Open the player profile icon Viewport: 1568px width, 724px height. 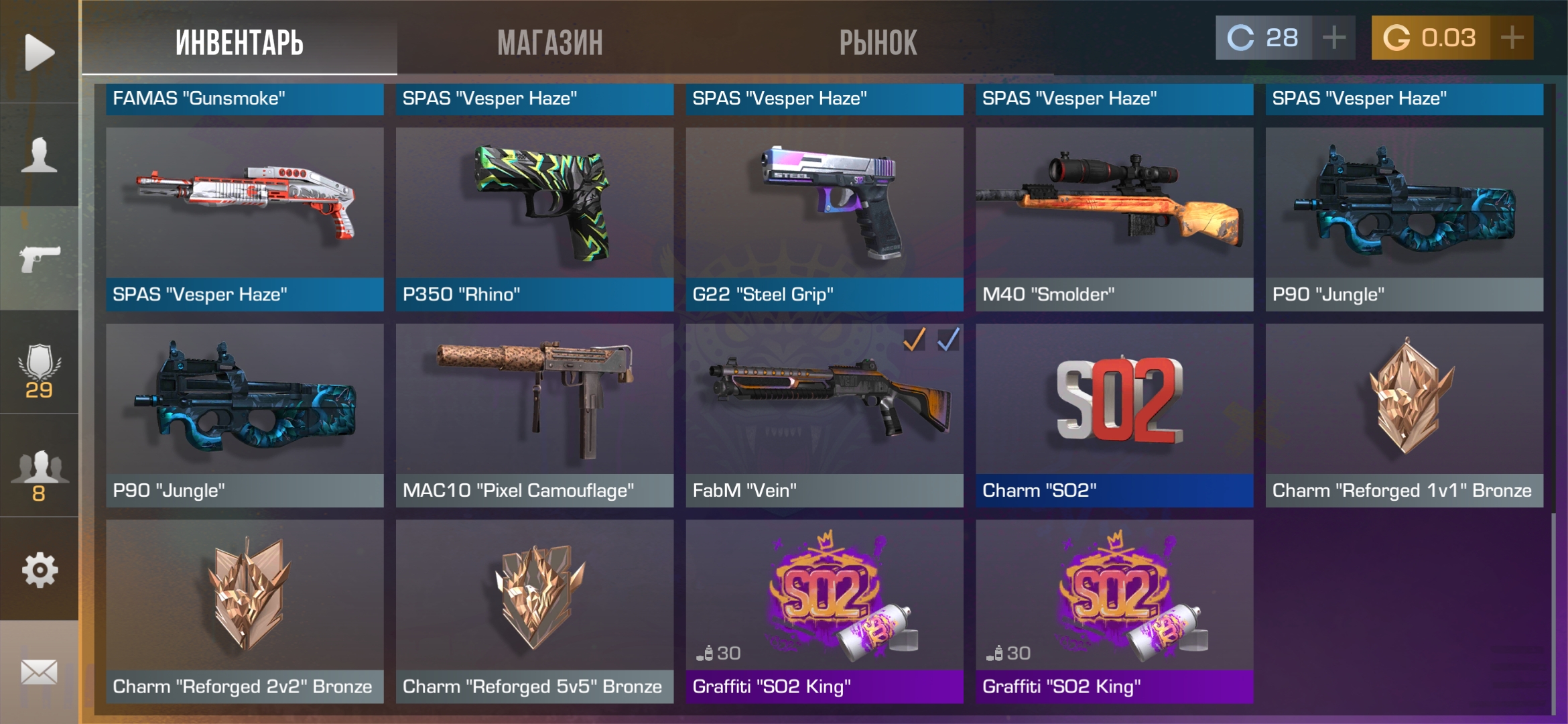[x=39, y=156]
